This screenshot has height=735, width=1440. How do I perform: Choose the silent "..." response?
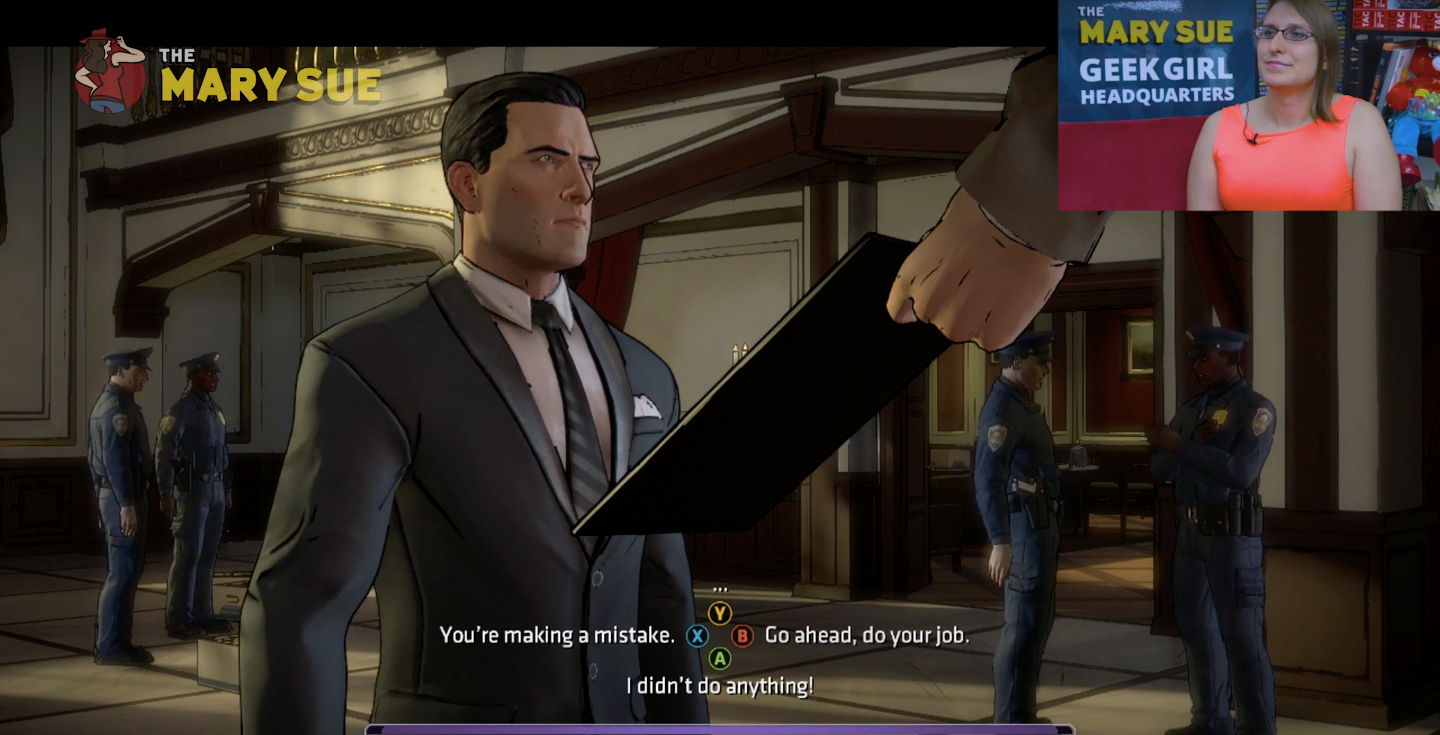tap(720, 589)
